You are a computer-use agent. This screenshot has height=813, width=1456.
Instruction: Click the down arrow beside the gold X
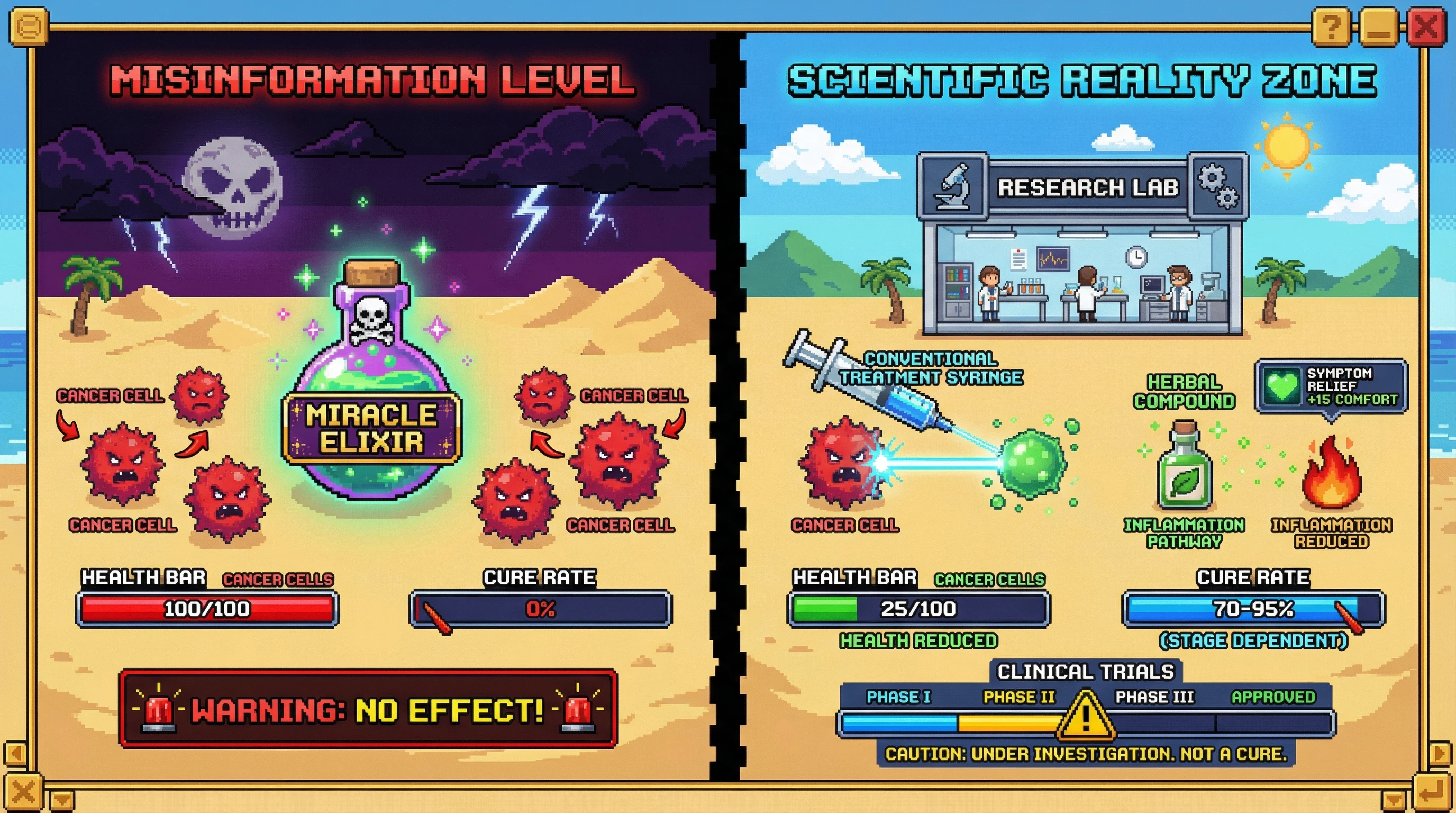point(61,800)
